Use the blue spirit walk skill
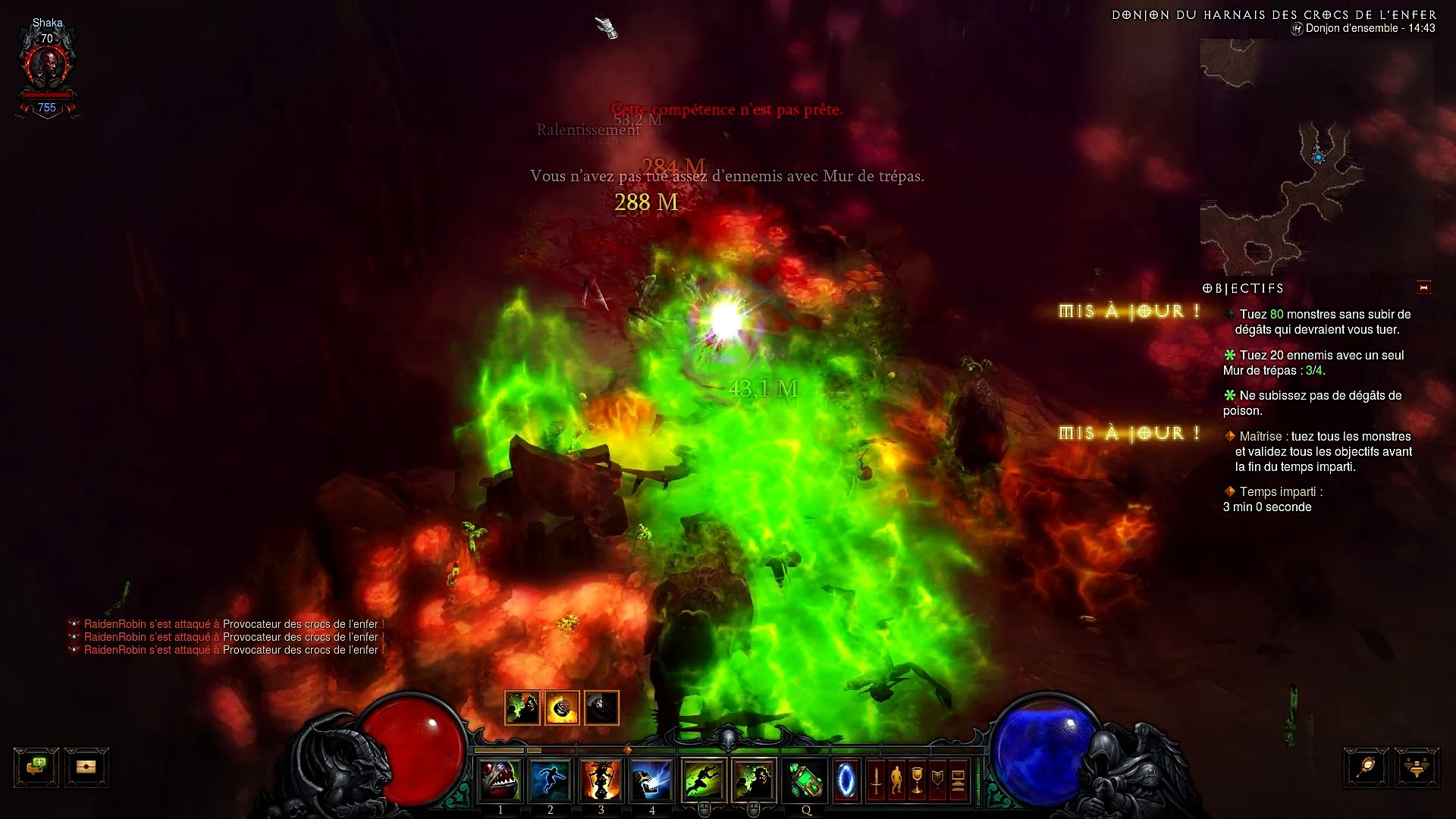Viewport: 1456px width, 819px height. (x=550, y=780)
